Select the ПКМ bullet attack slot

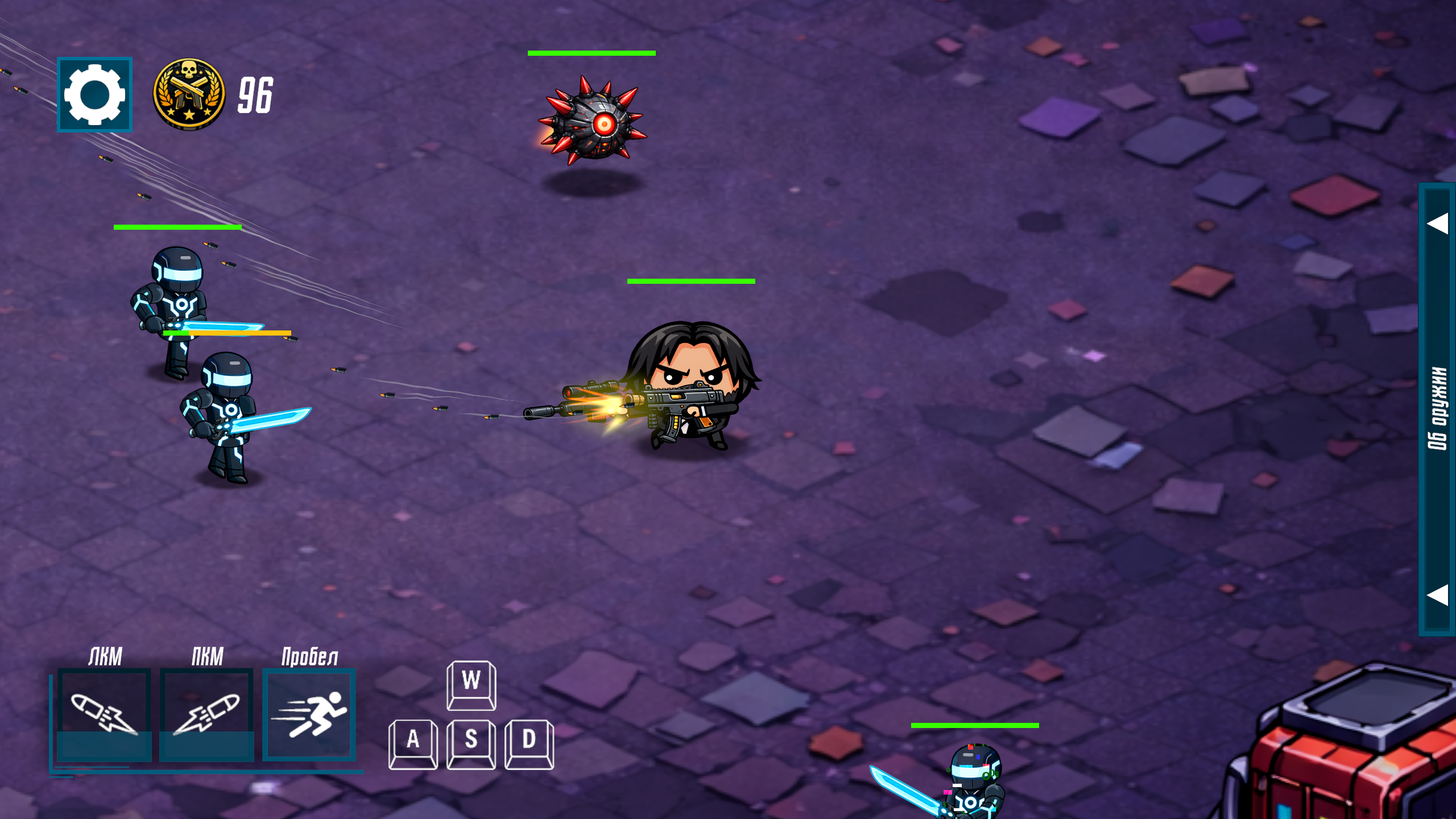pos(206,715)
